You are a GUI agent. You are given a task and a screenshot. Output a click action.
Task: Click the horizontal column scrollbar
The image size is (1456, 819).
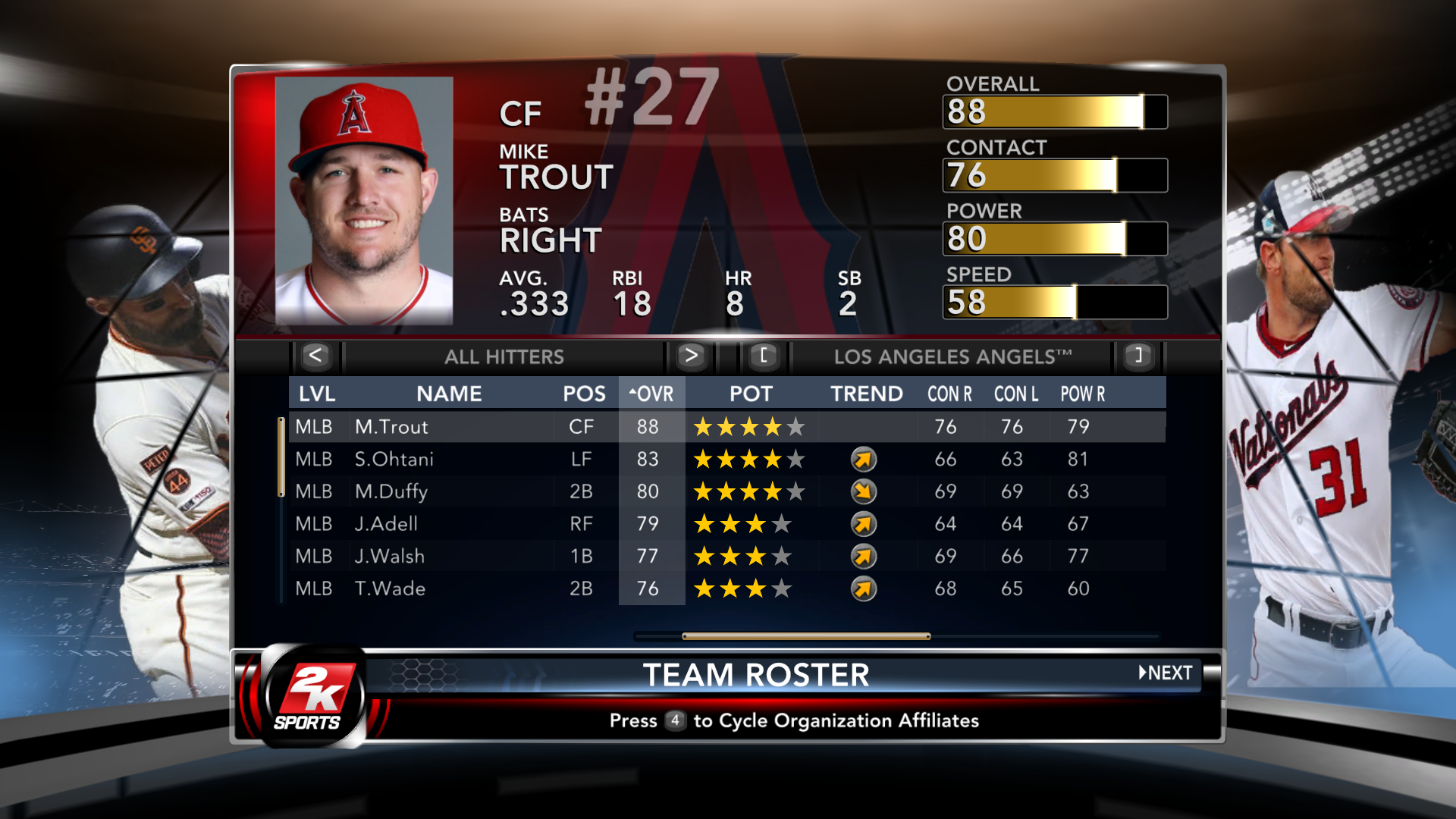[805, 636]
